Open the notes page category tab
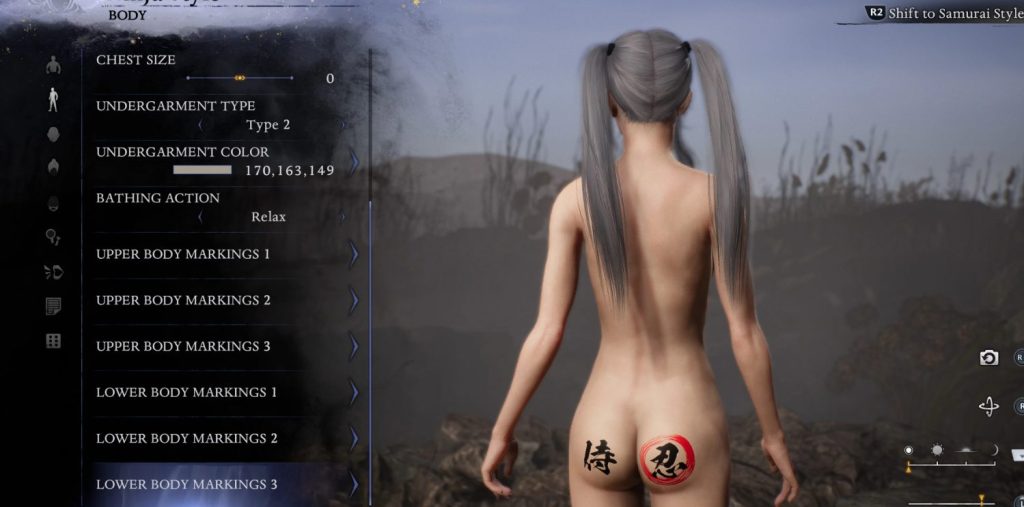Viewport: 1024px width, 507px height. [53, 306]
